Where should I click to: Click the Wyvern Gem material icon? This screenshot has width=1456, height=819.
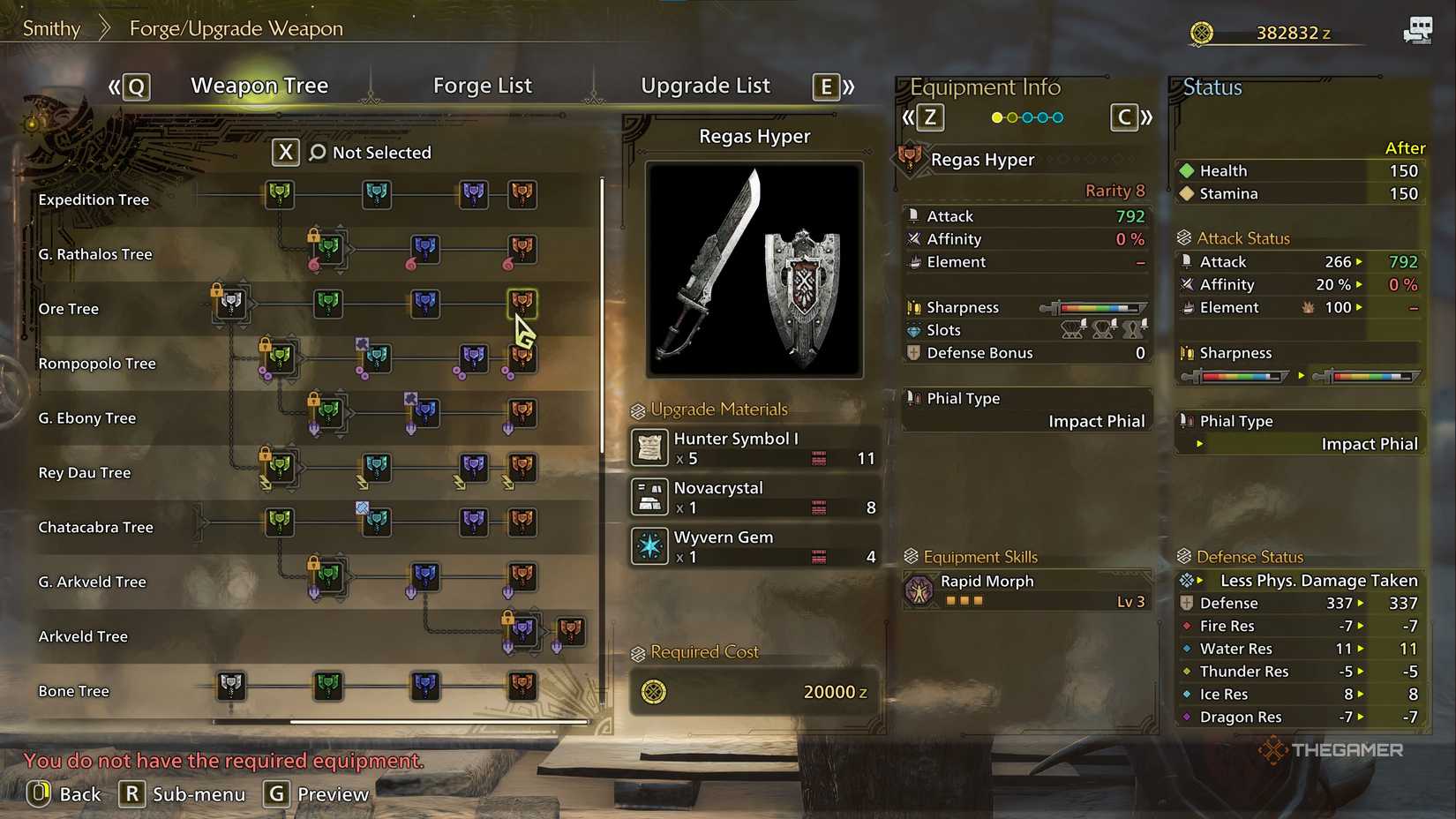pos(650,545)
